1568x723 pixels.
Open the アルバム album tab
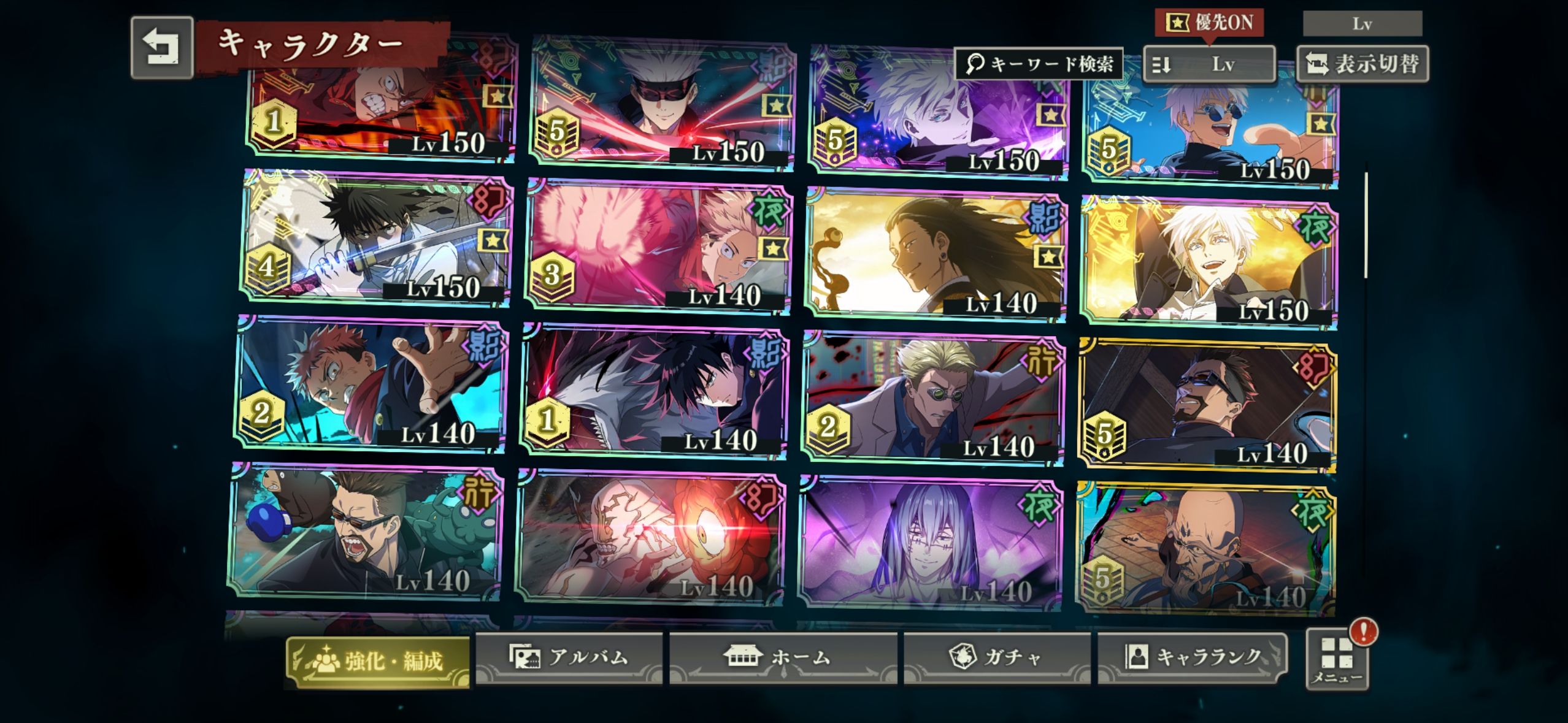pos(569,658)
